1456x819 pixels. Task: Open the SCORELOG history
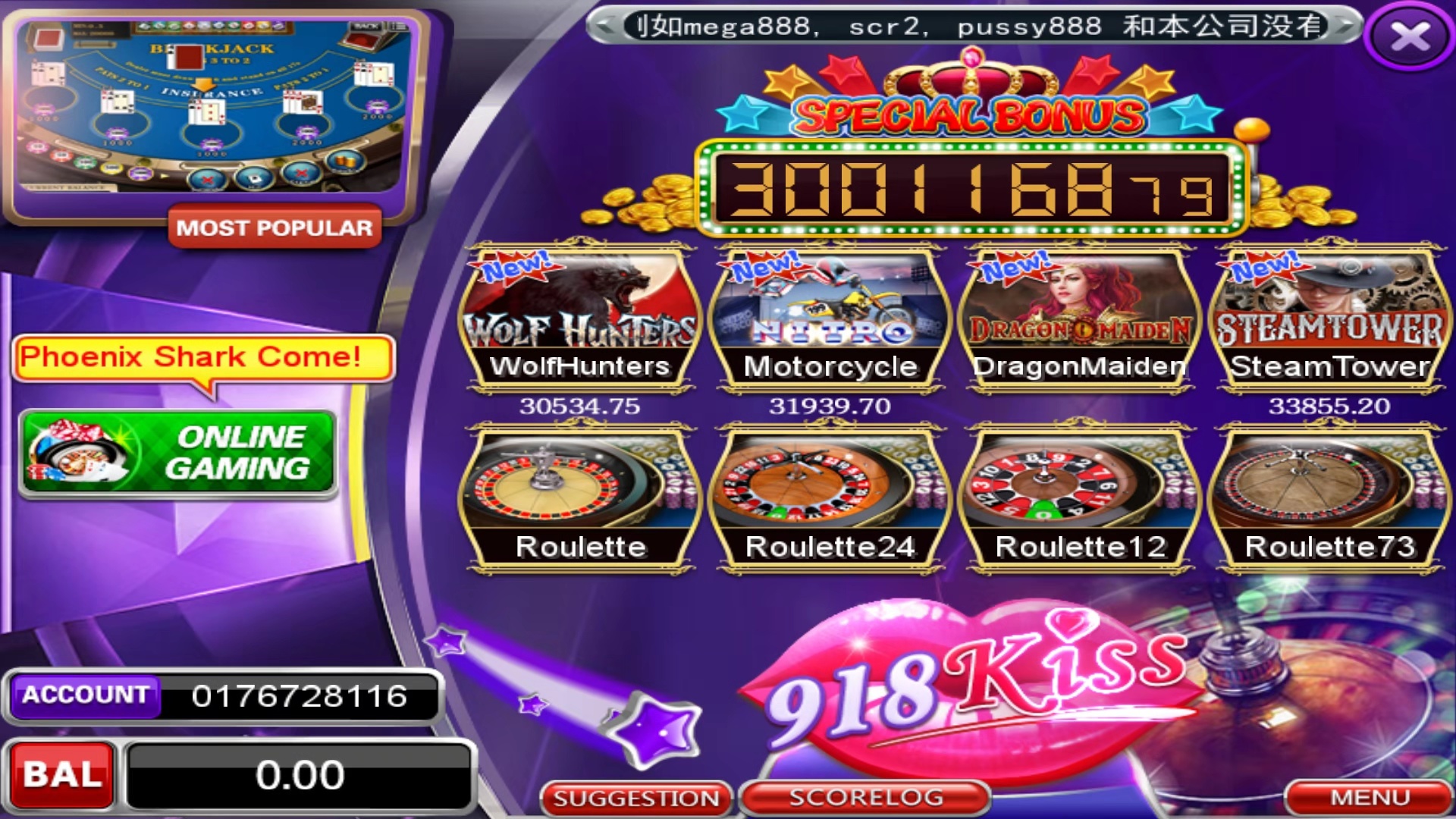(866, 798)
